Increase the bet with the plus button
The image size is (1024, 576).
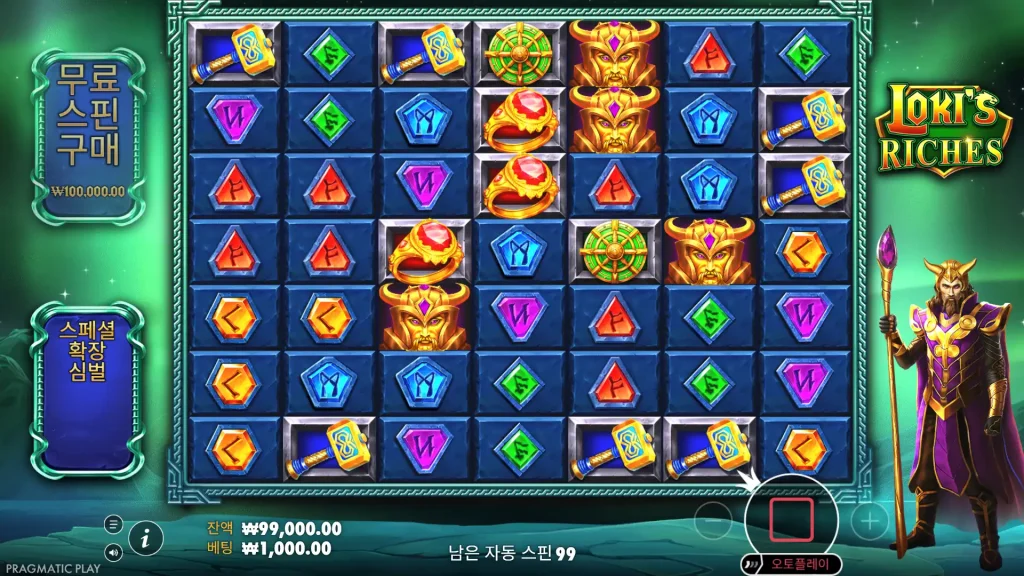pos(869,521)
